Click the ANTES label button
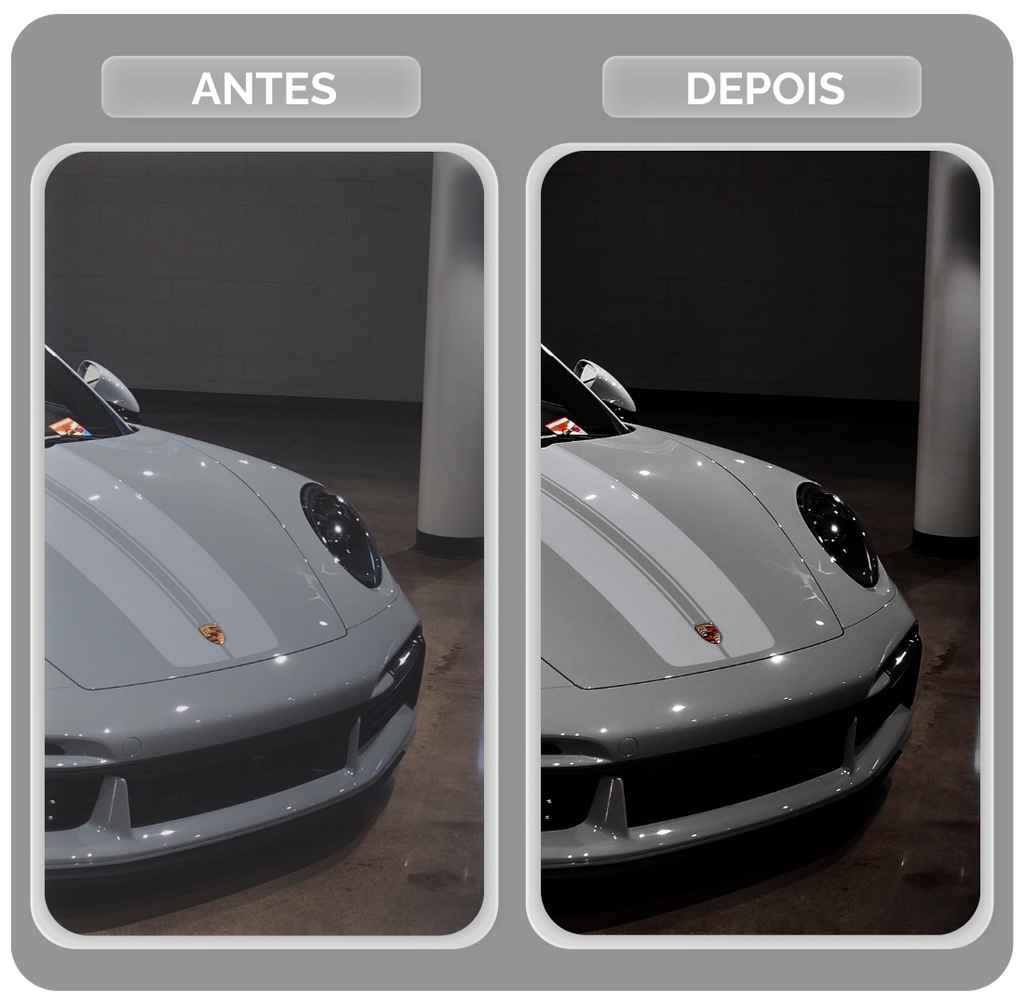The width and height of the screenshot is (1024, 1005). [x=261, y=88]
